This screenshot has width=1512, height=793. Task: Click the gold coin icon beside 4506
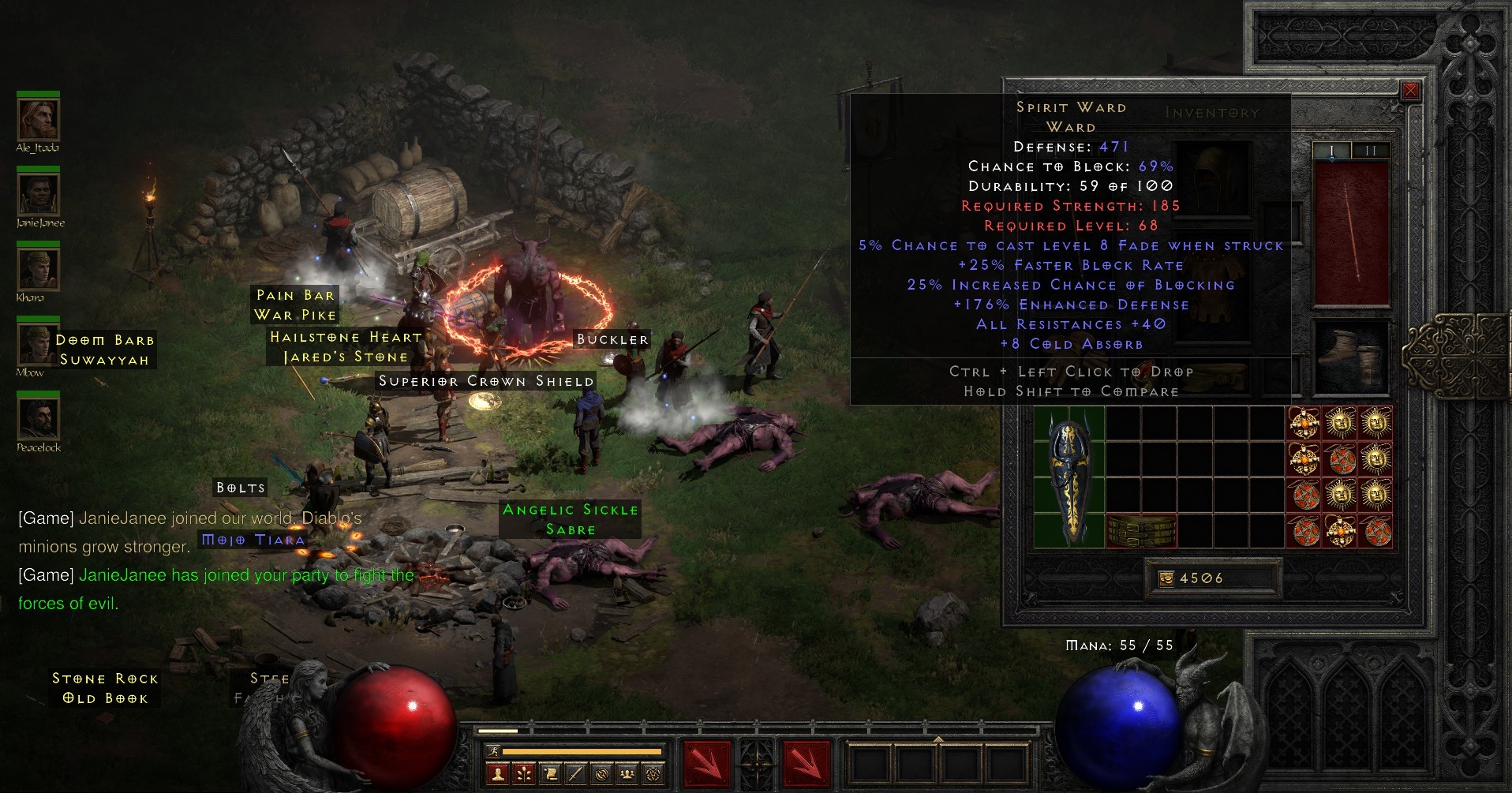pos(1168,578)
